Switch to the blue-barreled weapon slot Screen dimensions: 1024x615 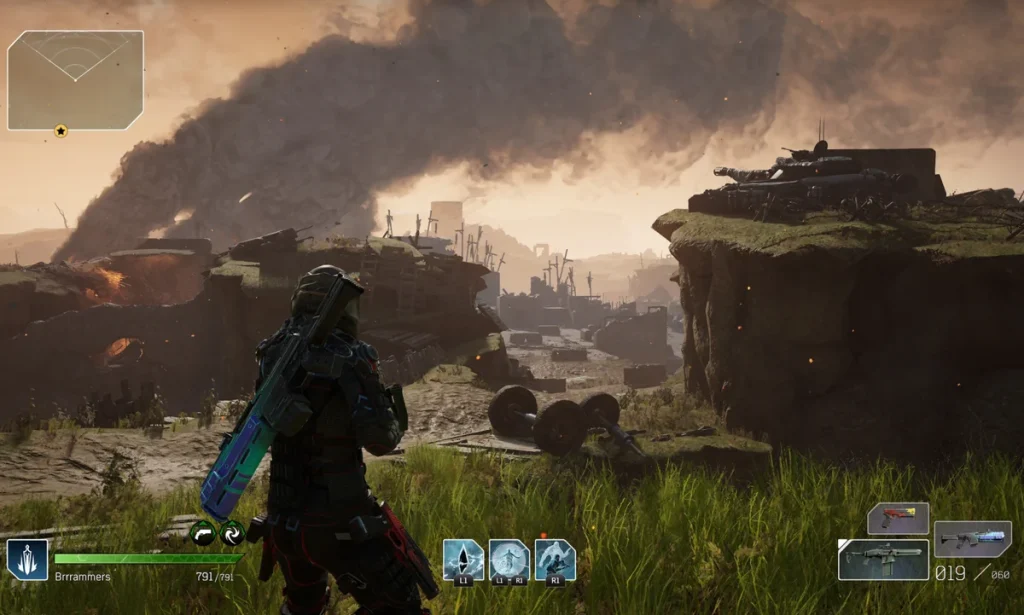pos(972,539)
